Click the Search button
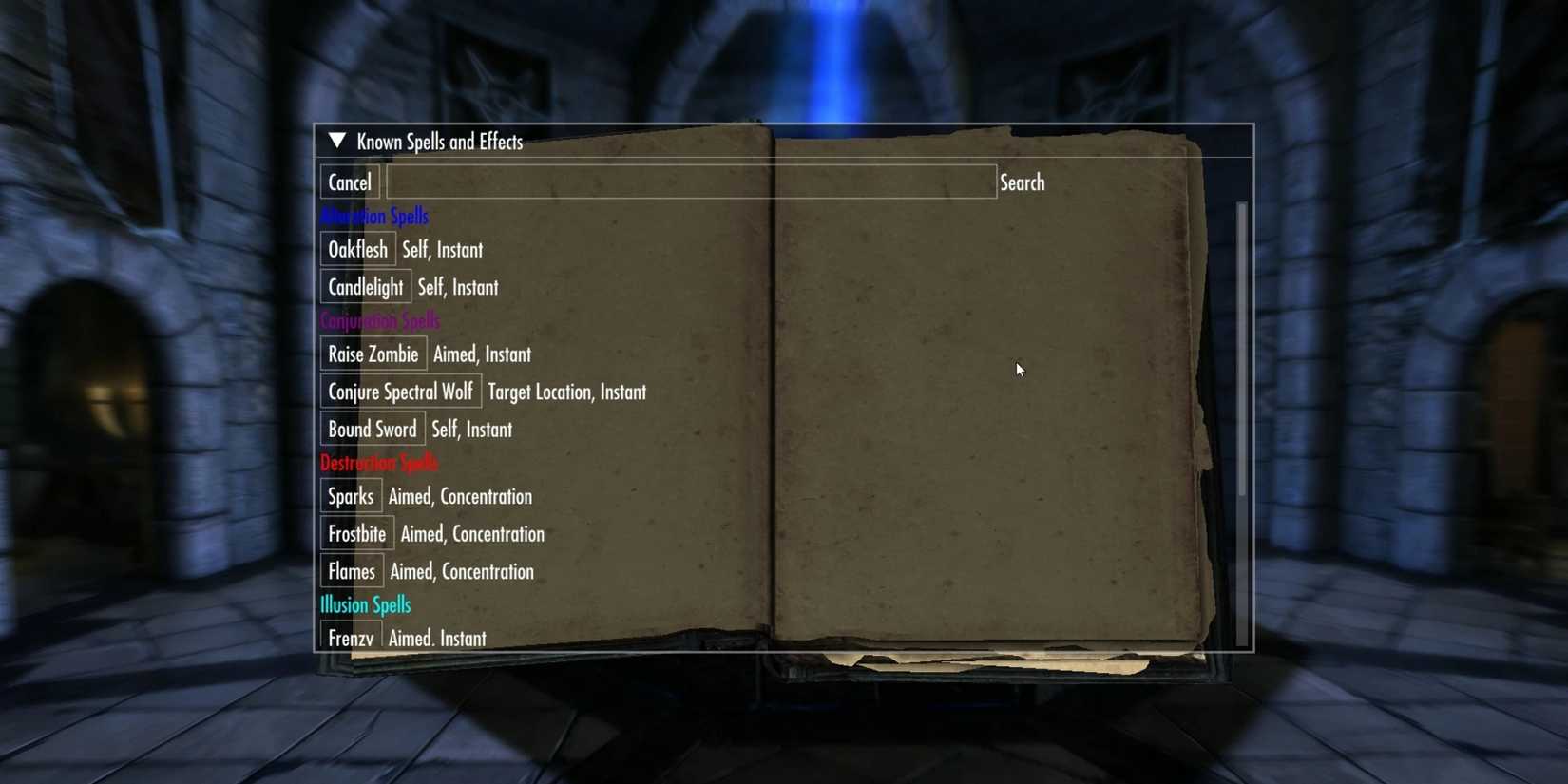Screen dimensions: 1568x784 pos(1022,182)
